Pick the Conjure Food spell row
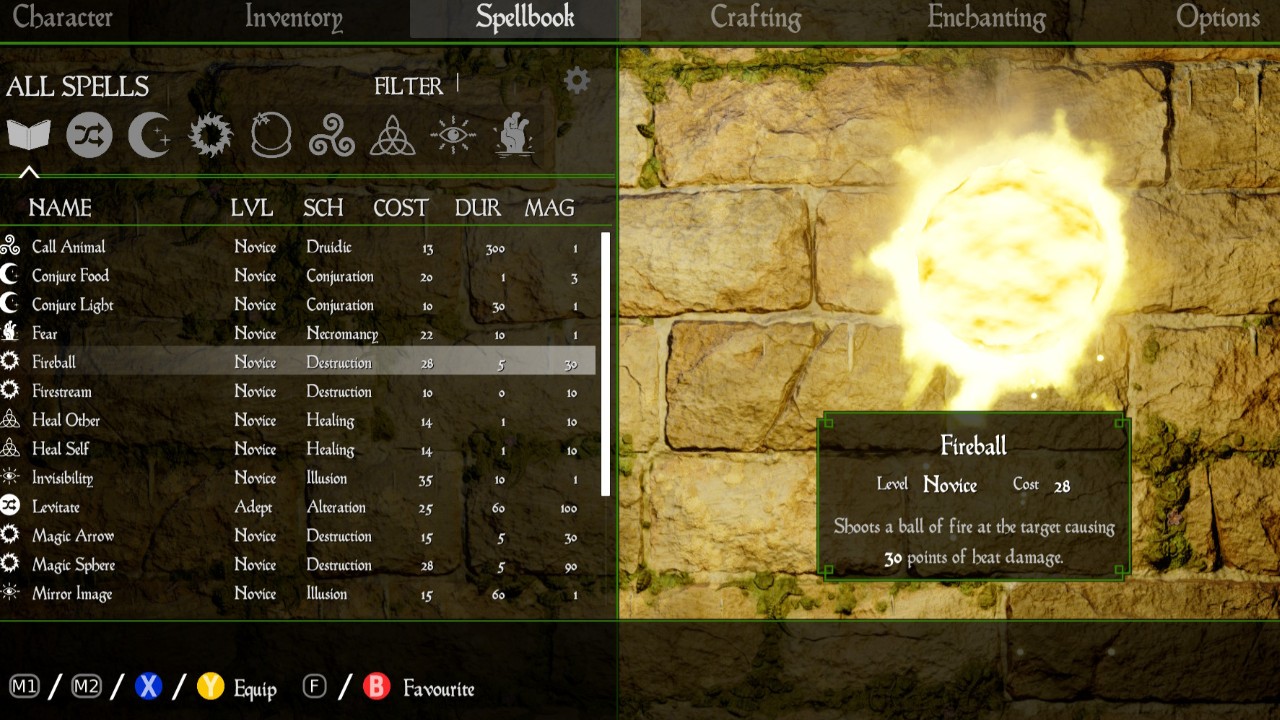The image size is (1280, 720). [70, 276]
